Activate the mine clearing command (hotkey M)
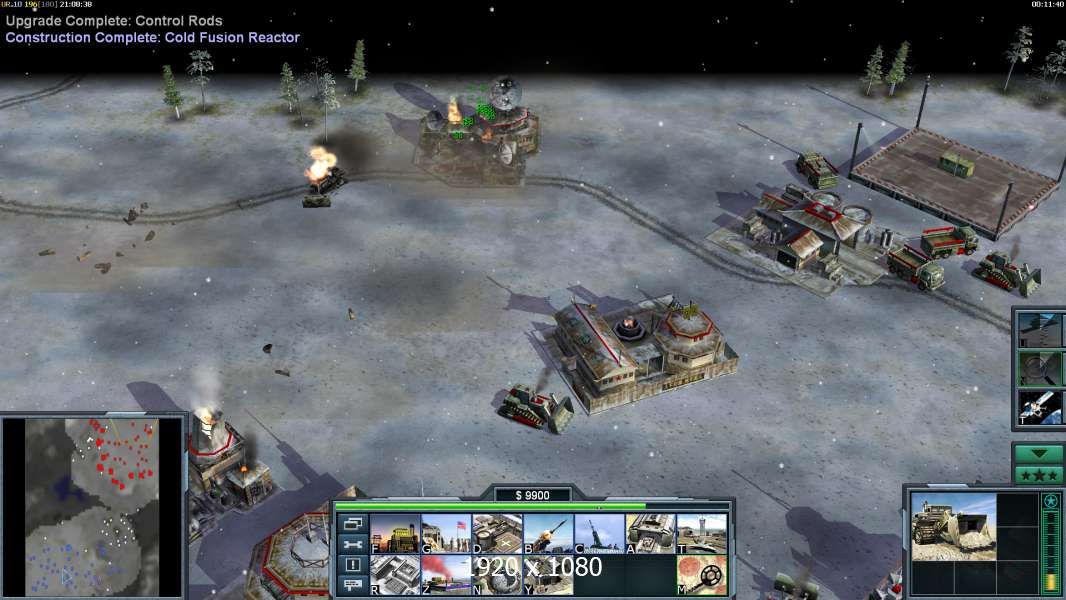Viewport: 1066px width, 600px height. [x=701, y=575]
